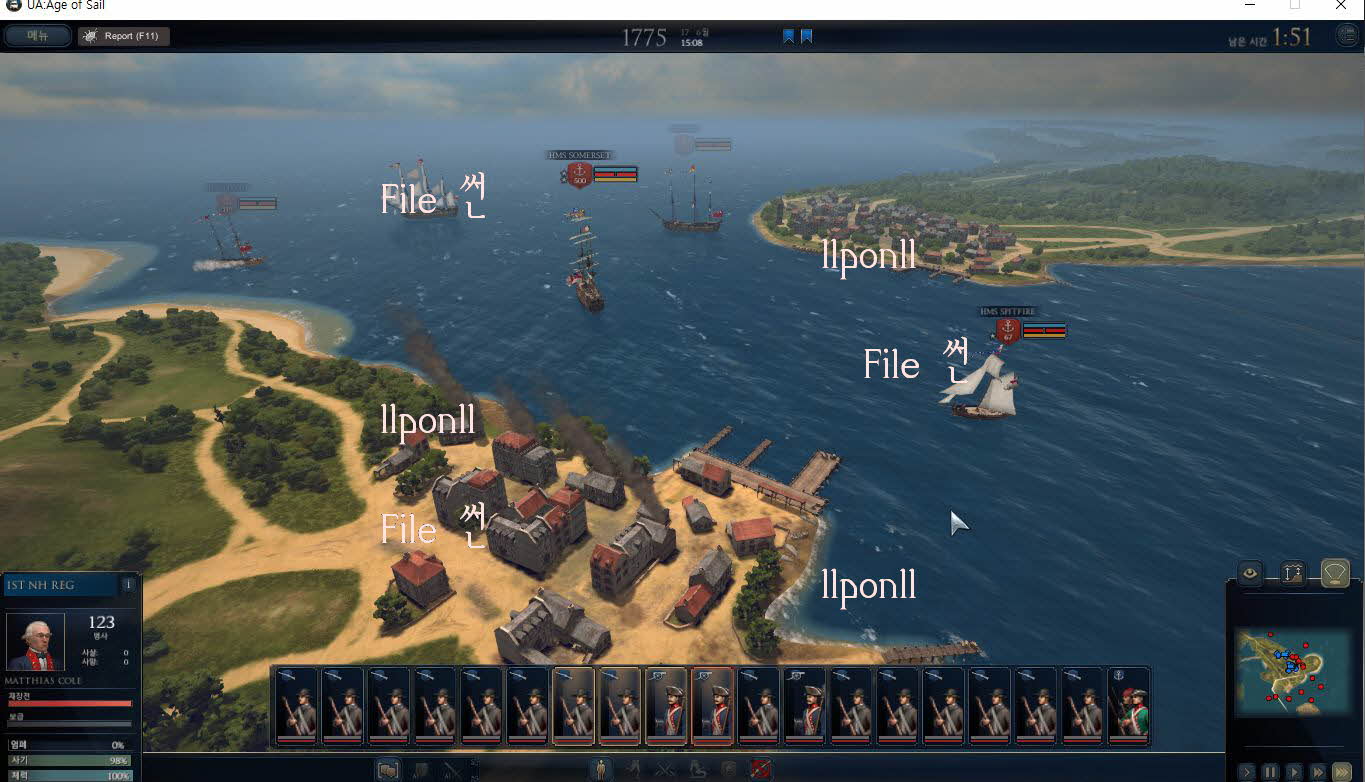The height and width of the screenshot is (782, 1365).
Task: Click Matthias Cole's officer portrait
Action: (x=36, y=641)
